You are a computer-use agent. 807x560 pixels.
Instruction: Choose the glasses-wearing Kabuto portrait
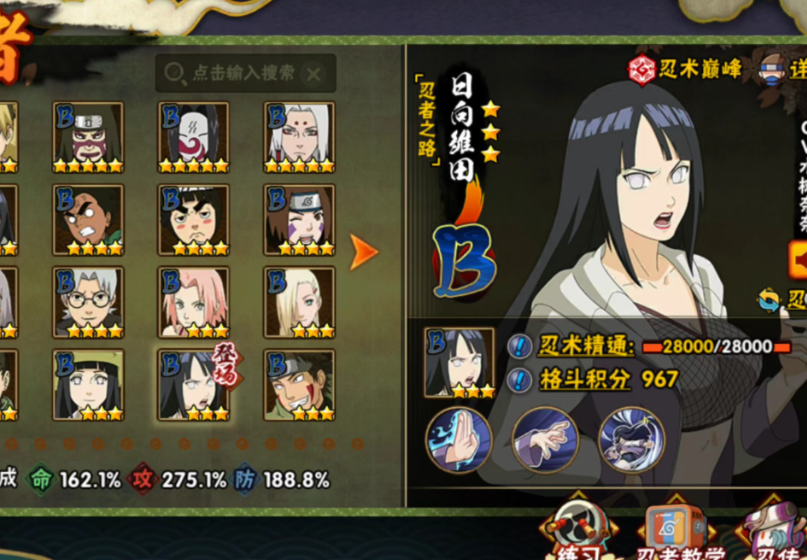point(88,301)
